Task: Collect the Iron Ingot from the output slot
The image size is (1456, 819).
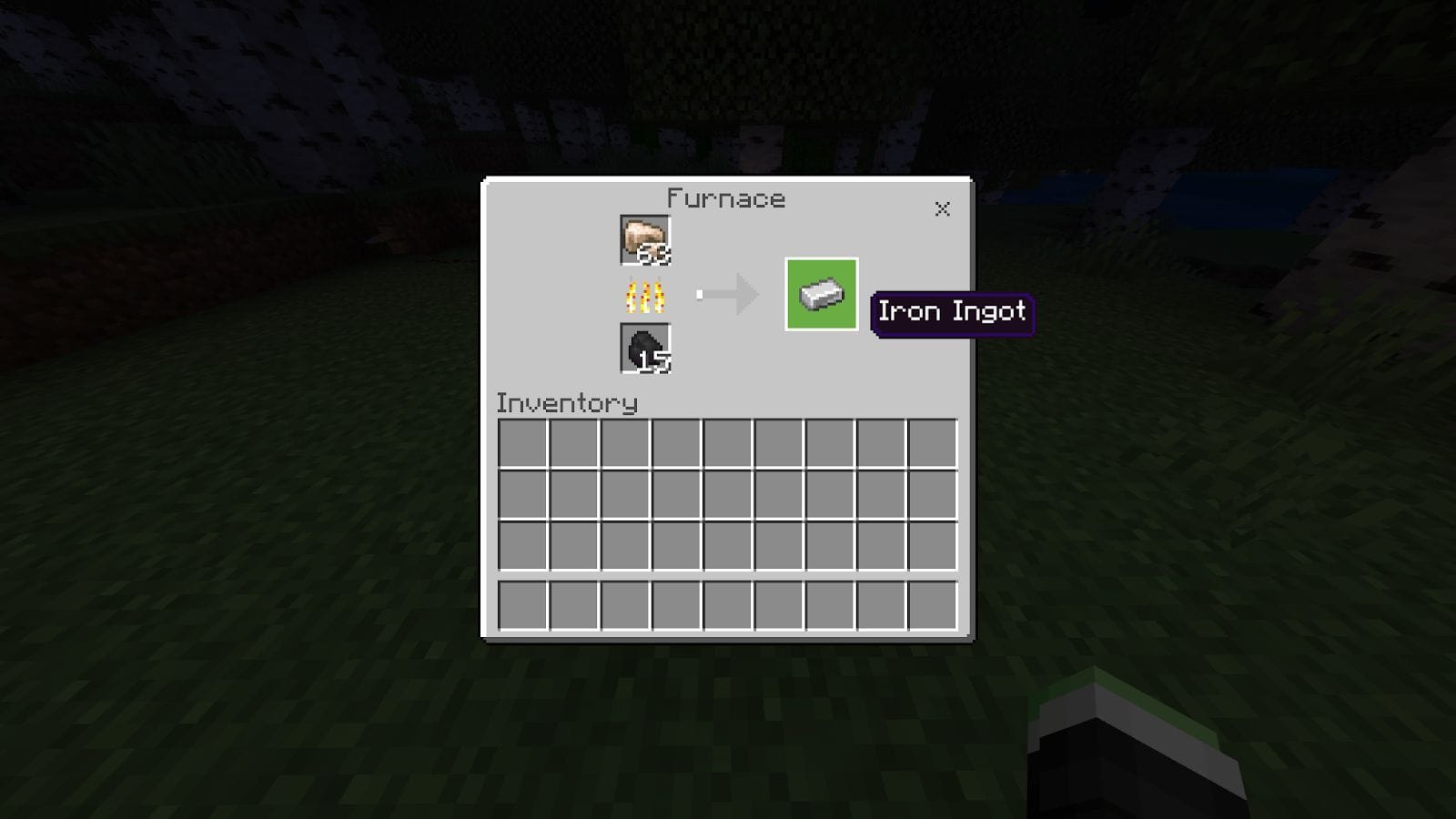Action: [820, 293]
